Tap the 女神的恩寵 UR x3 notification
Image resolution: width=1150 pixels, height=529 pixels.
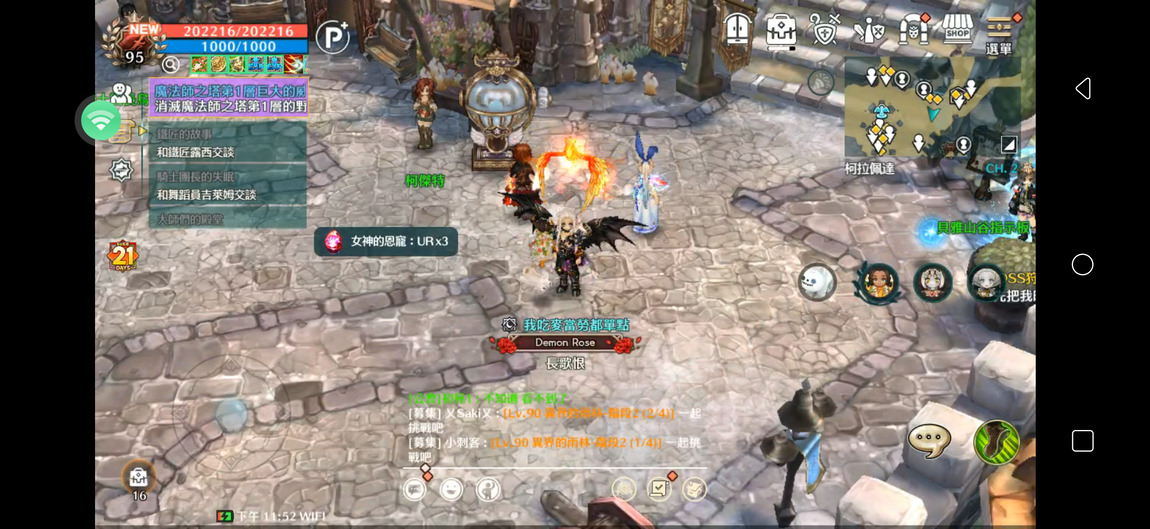click(x=386, y=241)
